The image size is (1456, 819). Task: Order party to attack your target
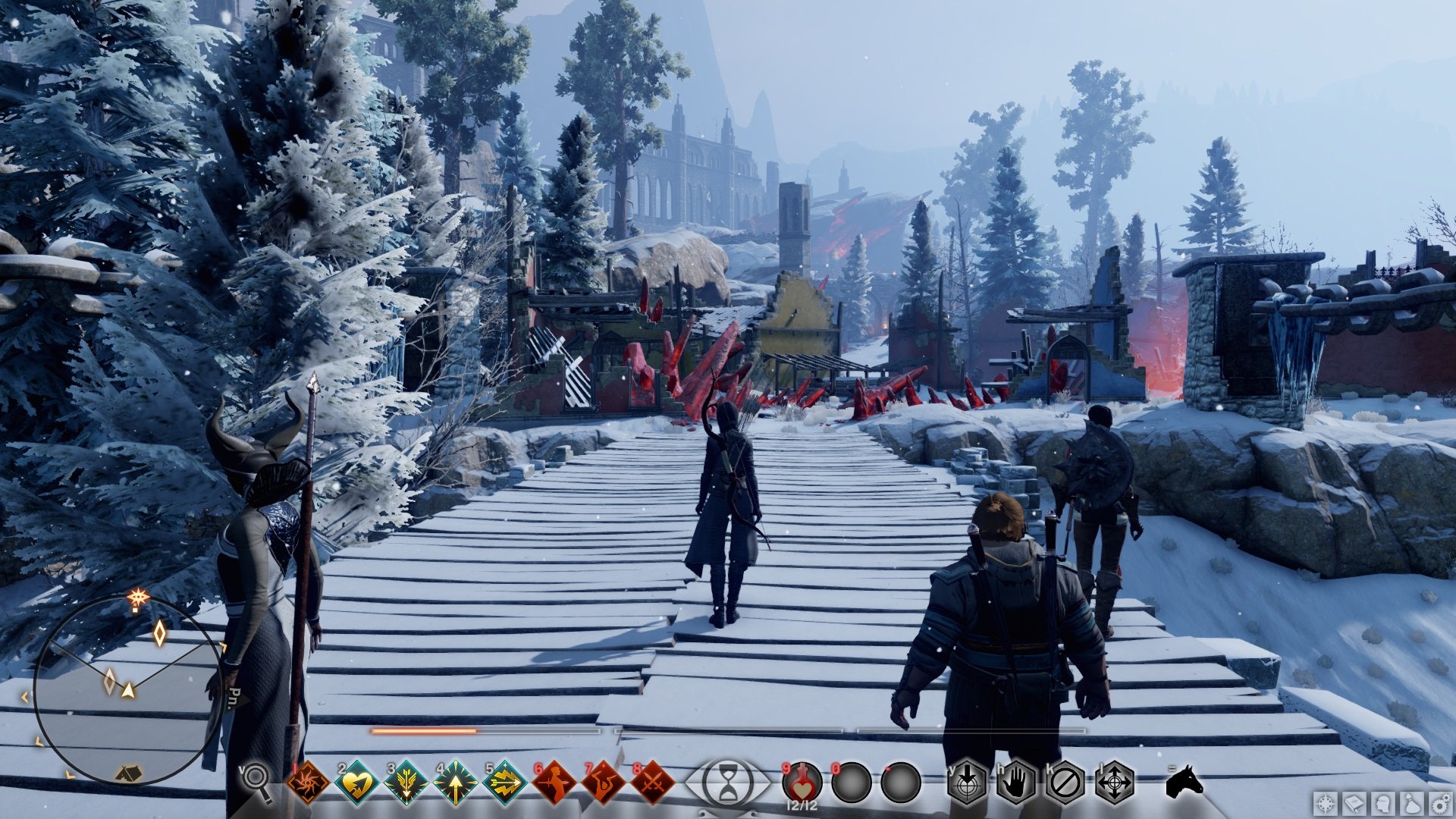(967, 783)
